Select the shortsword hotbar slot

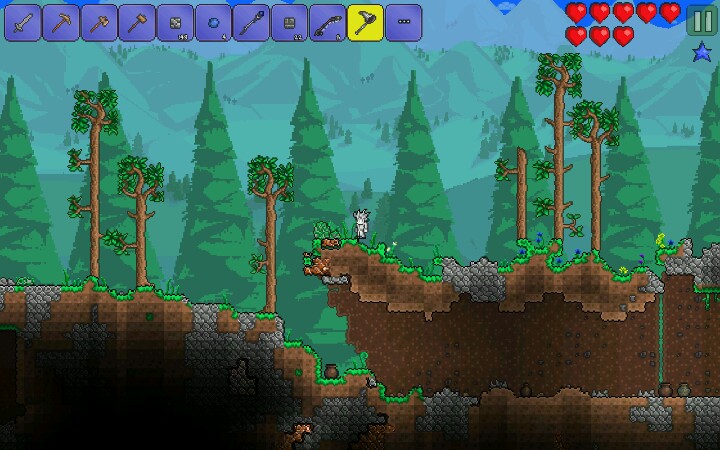point(22,21)
